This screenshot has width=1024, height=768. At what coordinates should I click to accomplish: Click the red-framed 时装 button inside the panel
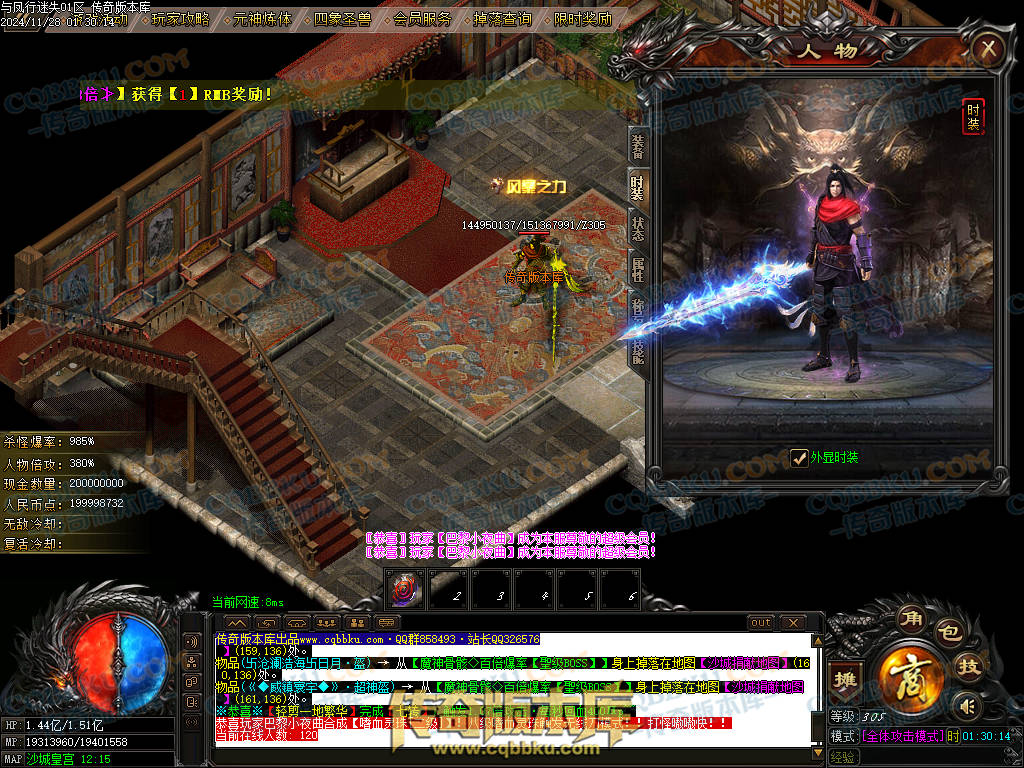(972, 116)
